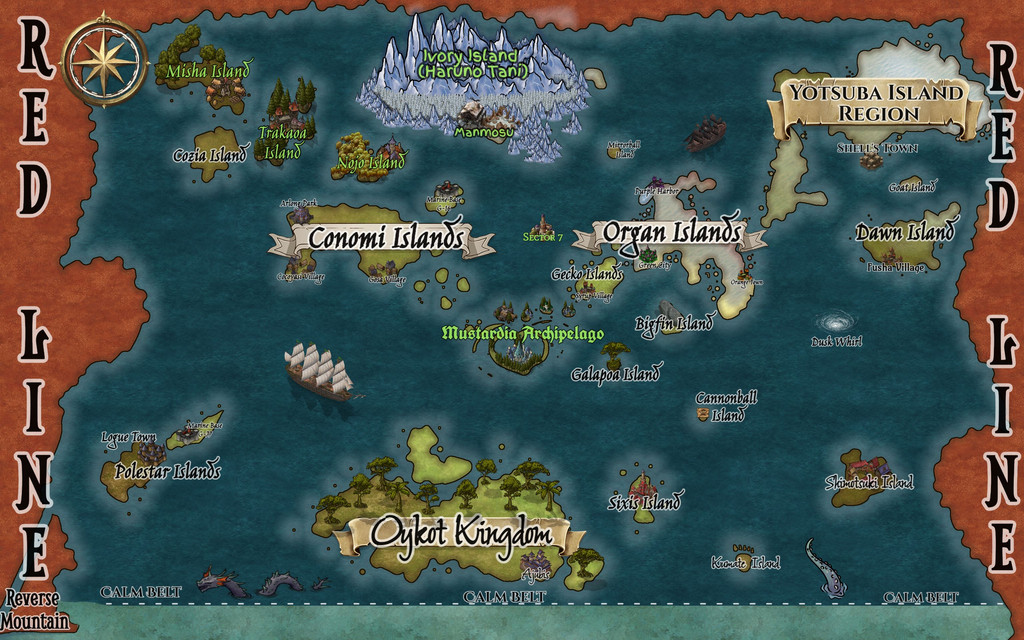
Task: Select the Cannonball Island label
Action: tap(726, 406)
